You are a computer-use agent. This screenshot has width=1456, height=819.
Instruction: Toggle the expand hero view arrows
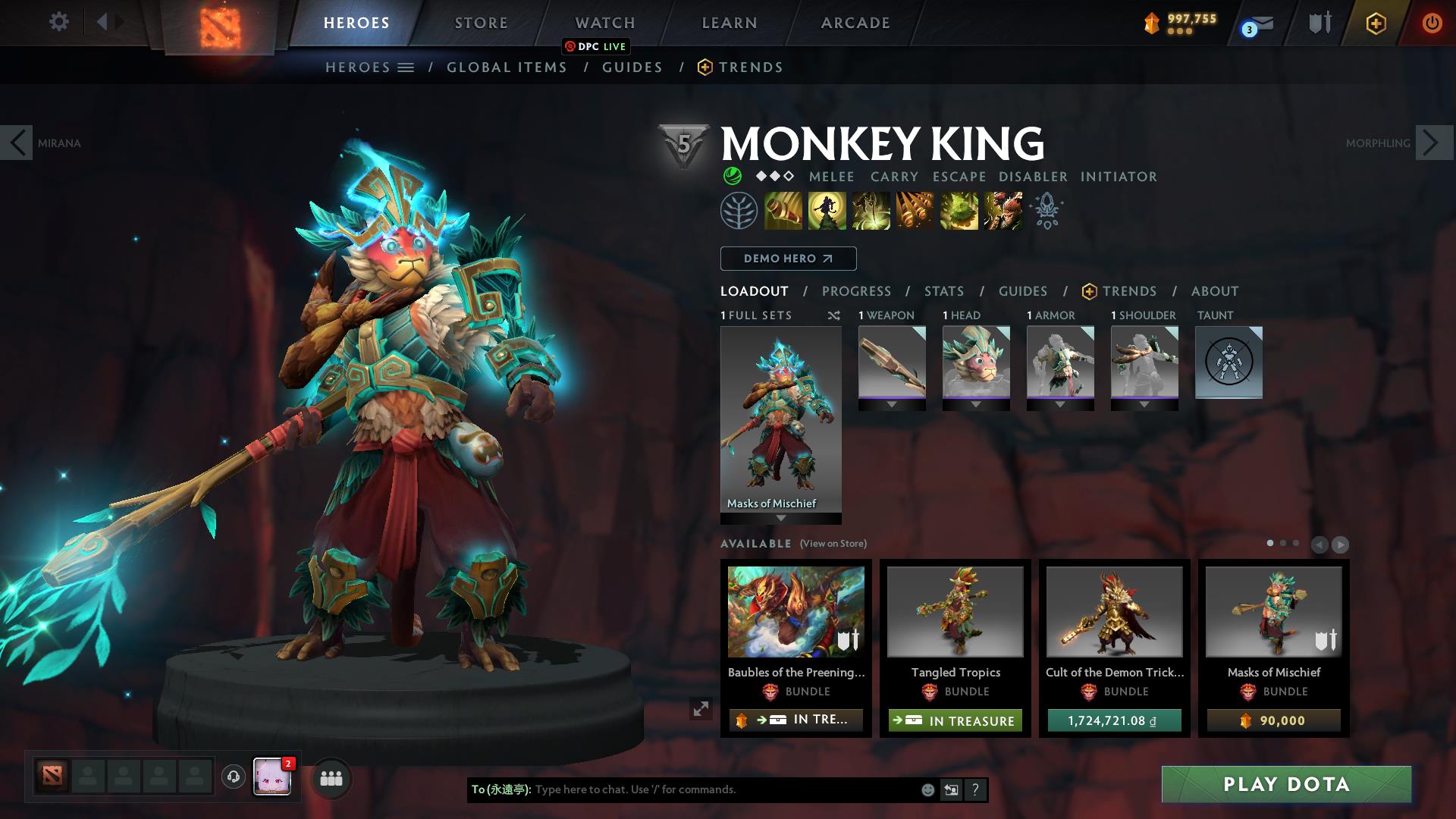(700, 709)
